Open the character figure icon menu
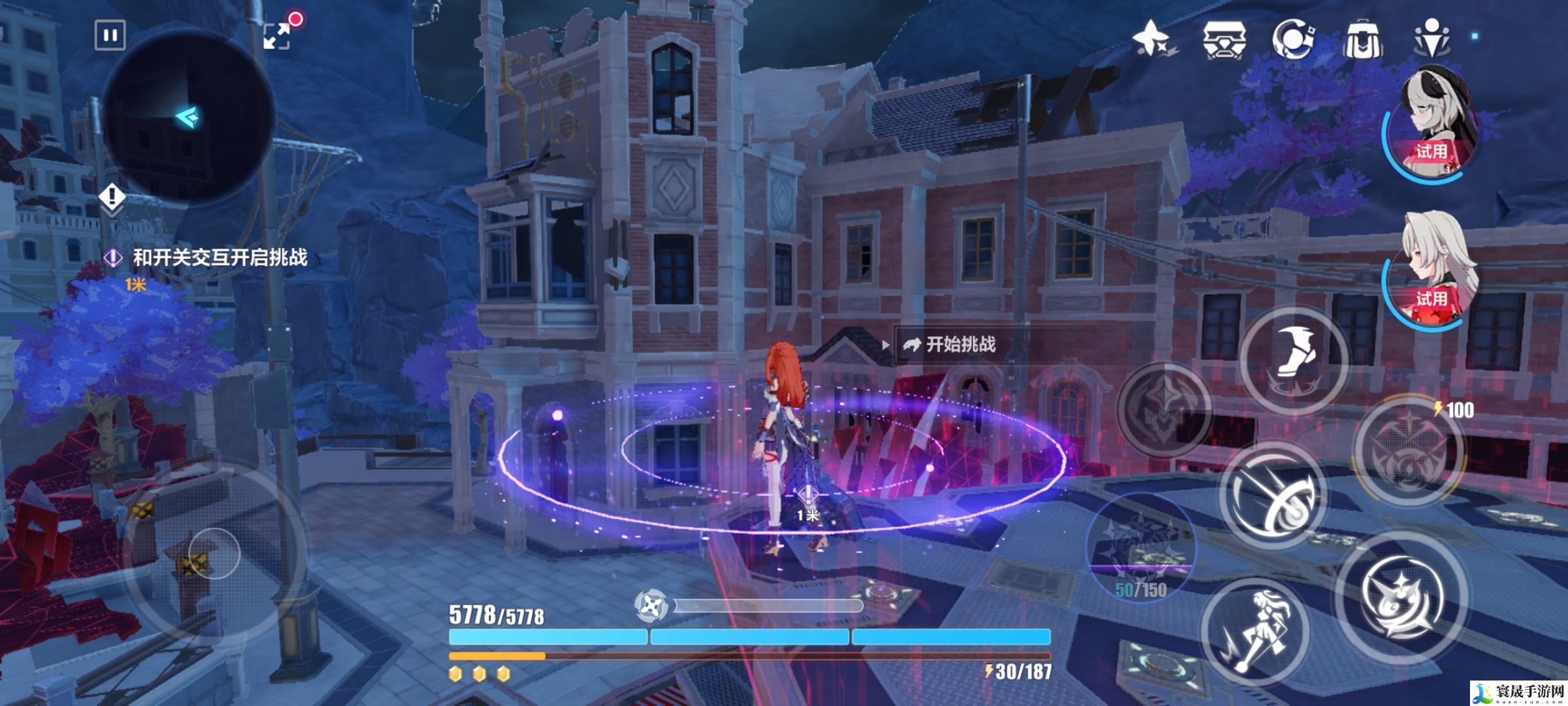Image resolution: width=1568 pixels, height=706 pixels. point(1431,38)
